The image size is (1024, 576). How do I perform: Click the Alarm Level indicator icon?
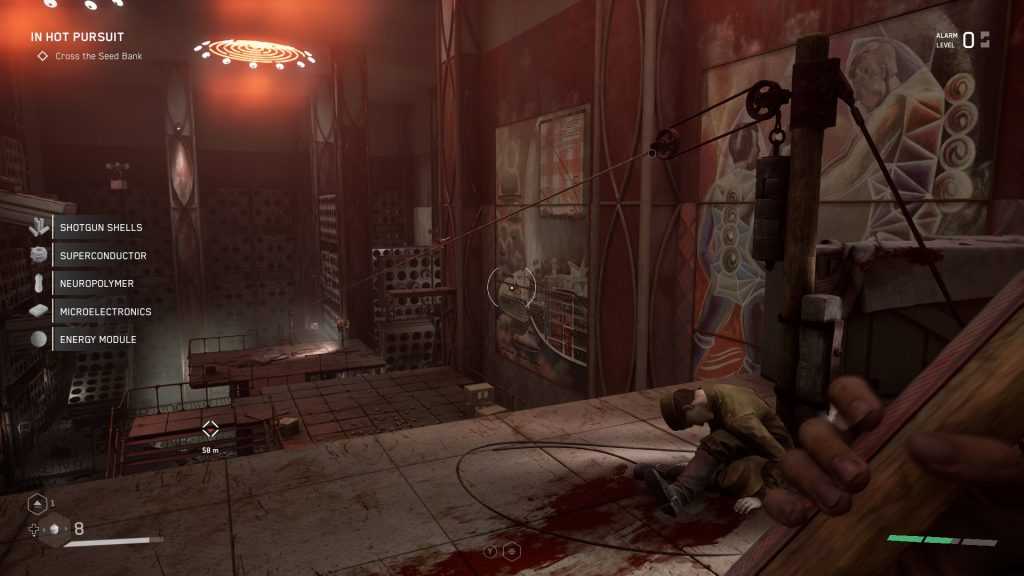pyautogui.click(x=984, y=40)
